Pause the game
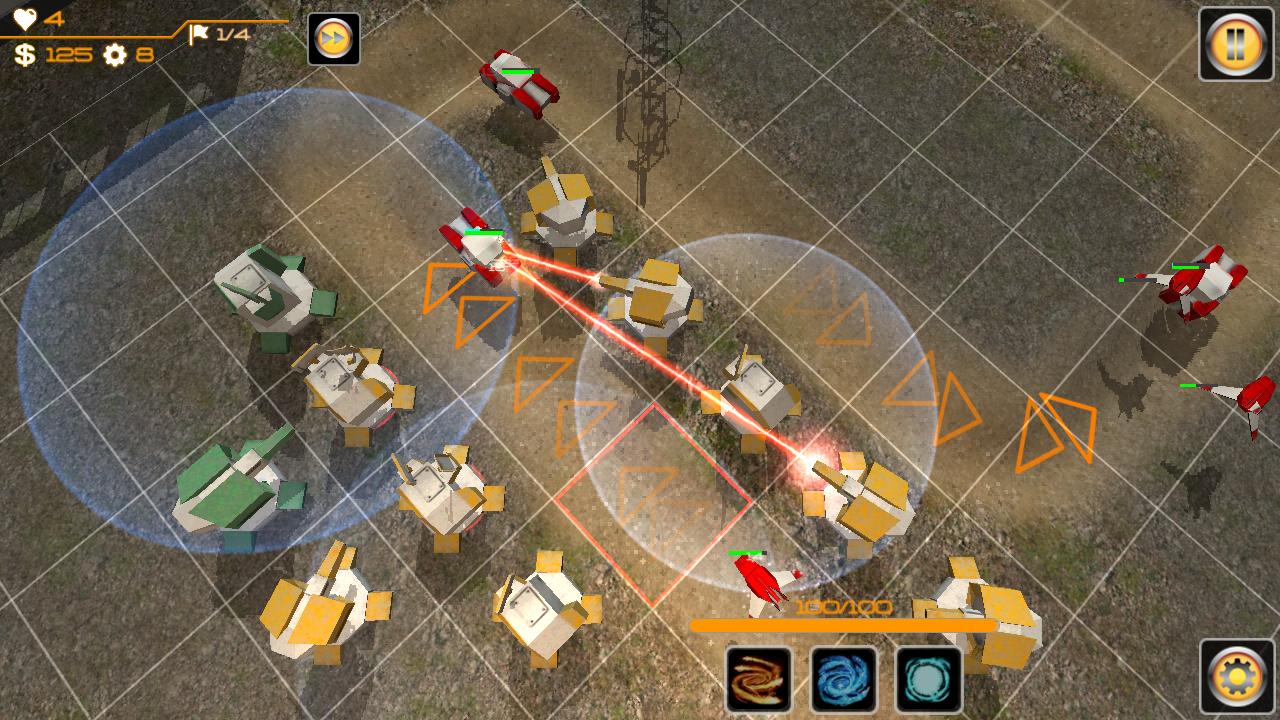The width and height of the screenshot is (1280, 720). click(x=1236, y=44)
